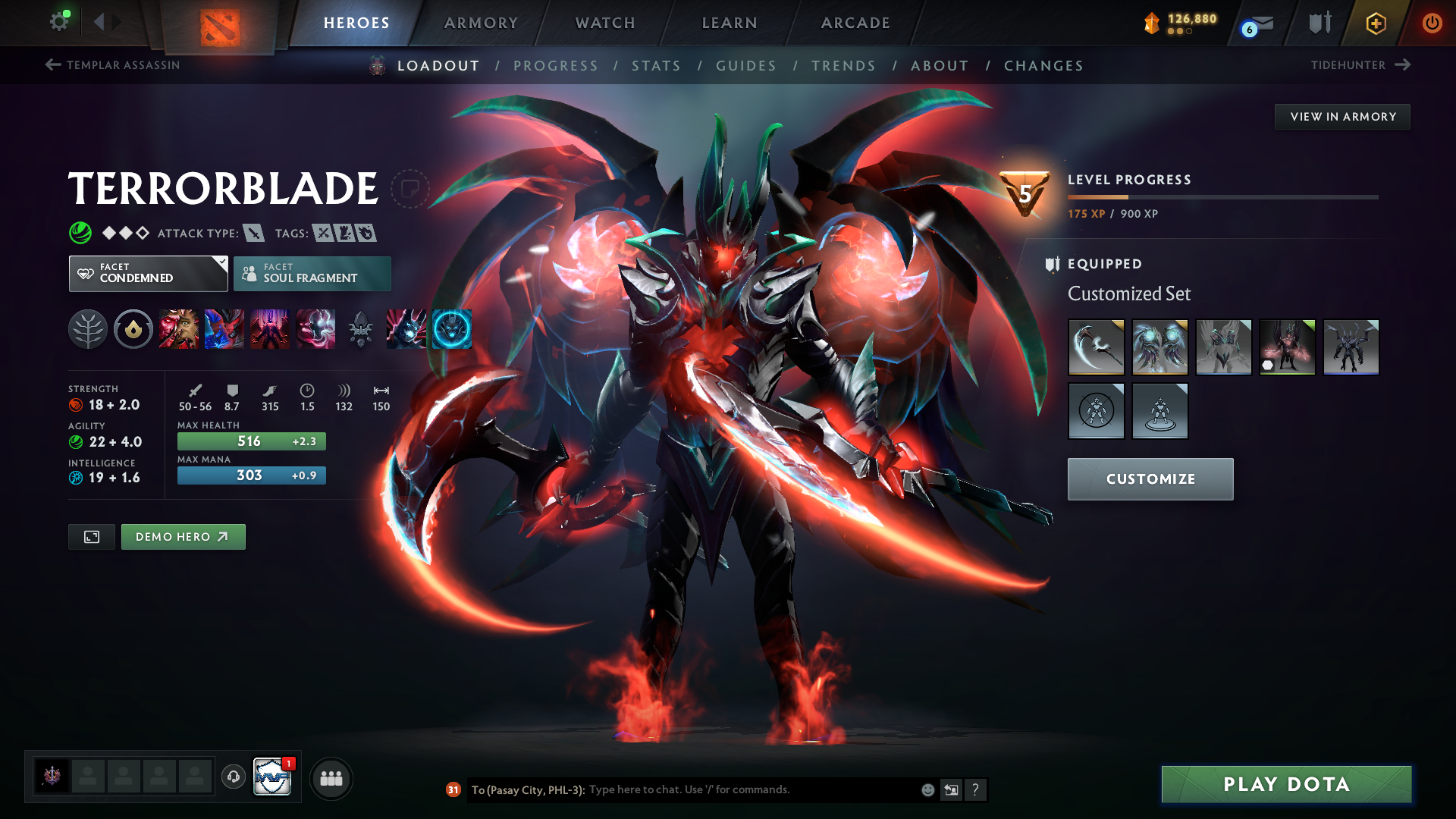
Task: Switch to the Trends page
Action: (x=843, y=66)
